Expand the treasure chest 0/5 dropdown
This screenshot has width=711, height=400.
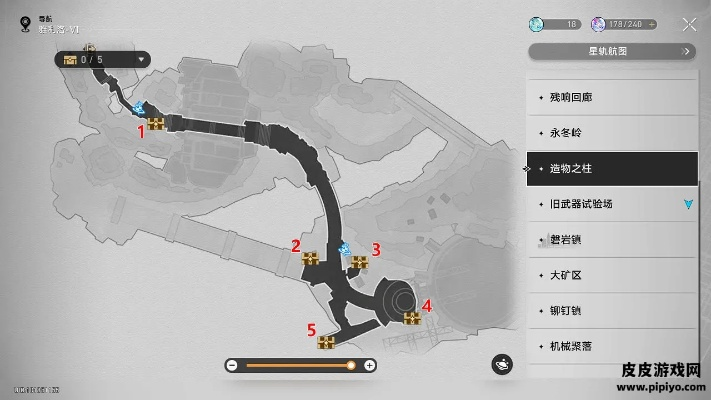pyautogui.click(x=143, y=60)
